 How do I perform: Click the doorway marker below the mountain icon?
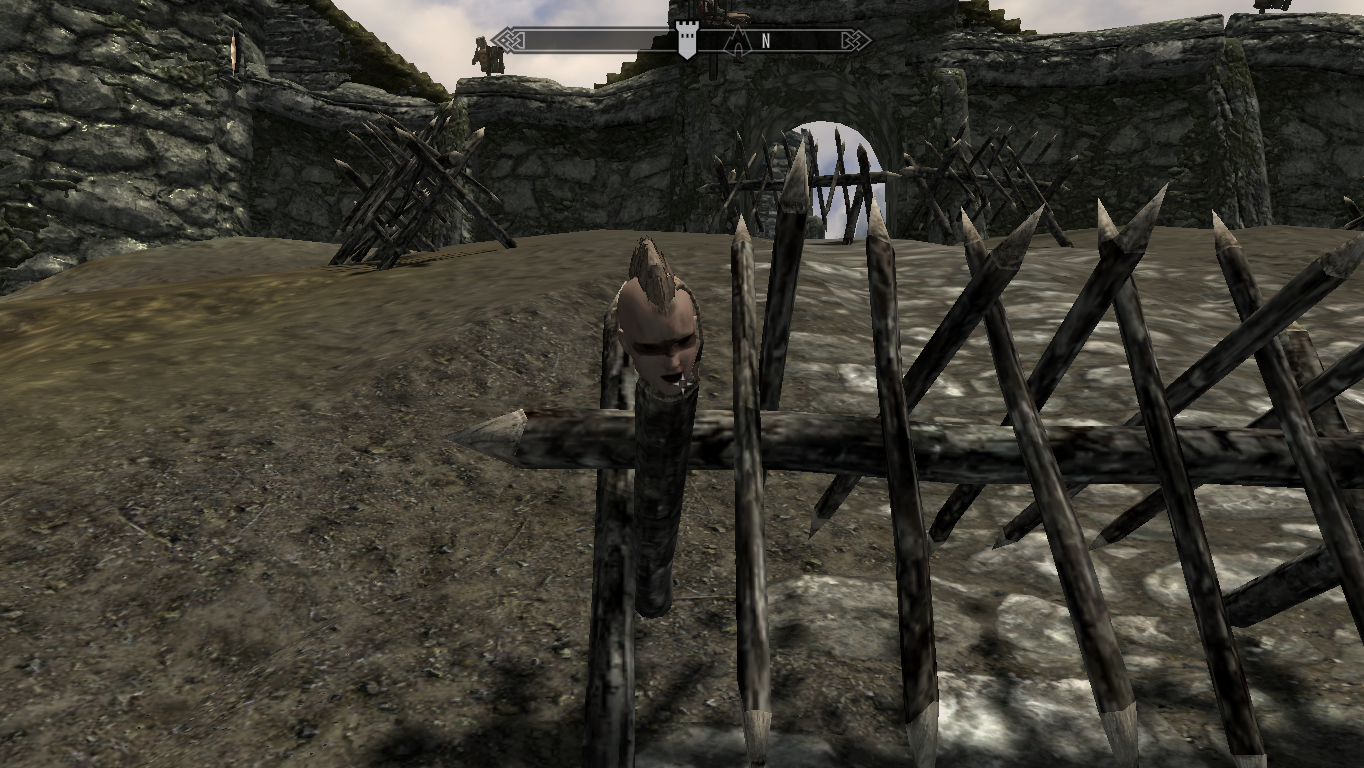click(x=737, y=50)
